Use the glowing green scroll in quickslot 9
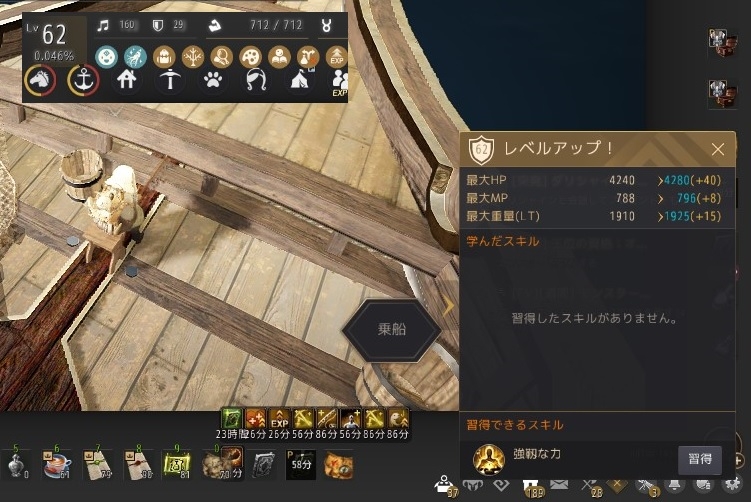The height and width of the screenshot is (502, 751). [x=178, y=464]
